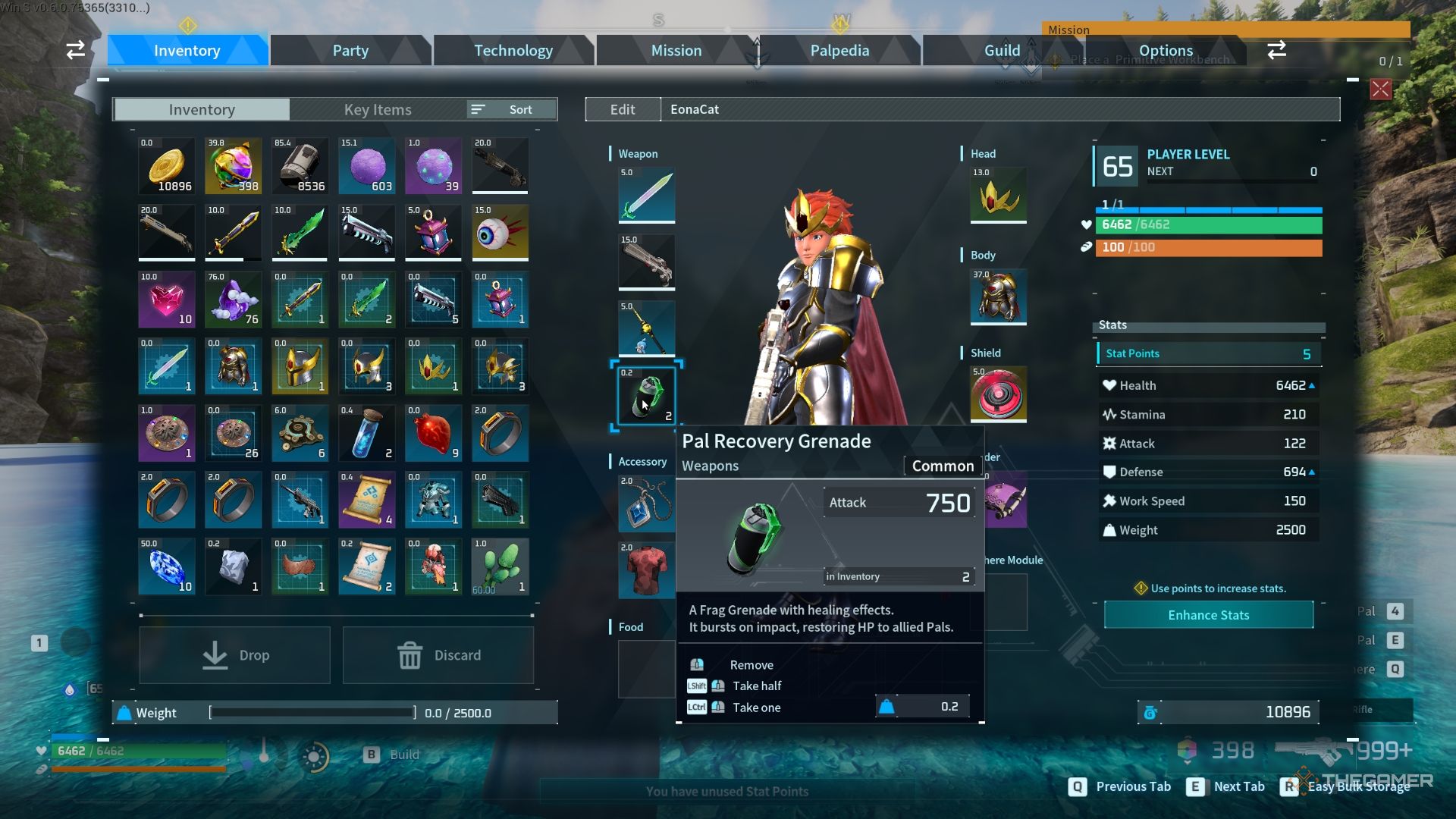The width and height of the screenshot is (1456, 819).
Task: Select the sword in the top weapon slot
Action: (645, 195)
